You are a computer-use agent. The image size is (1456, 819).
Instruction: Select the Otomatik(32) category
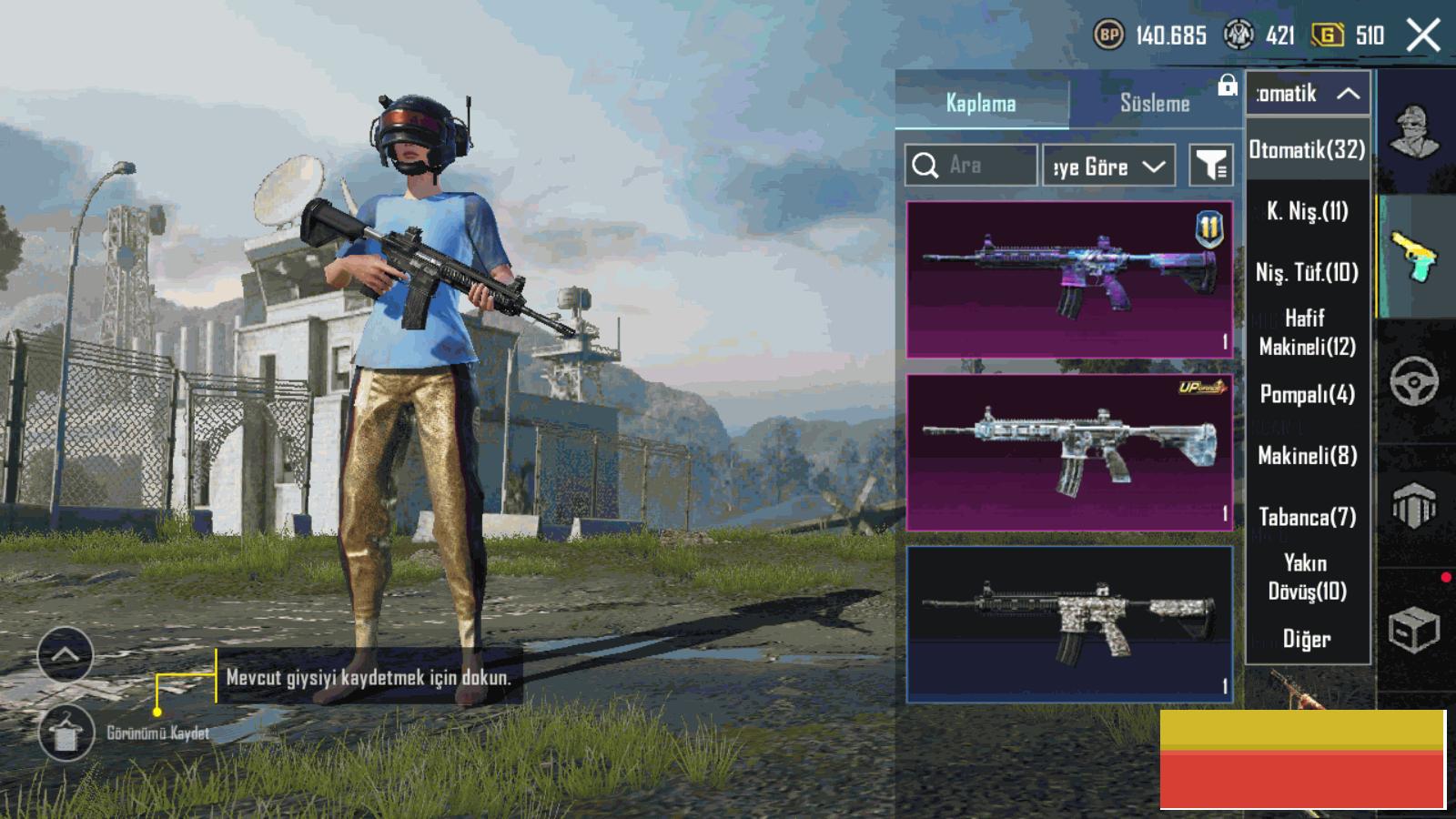[x=1307, y=149]
